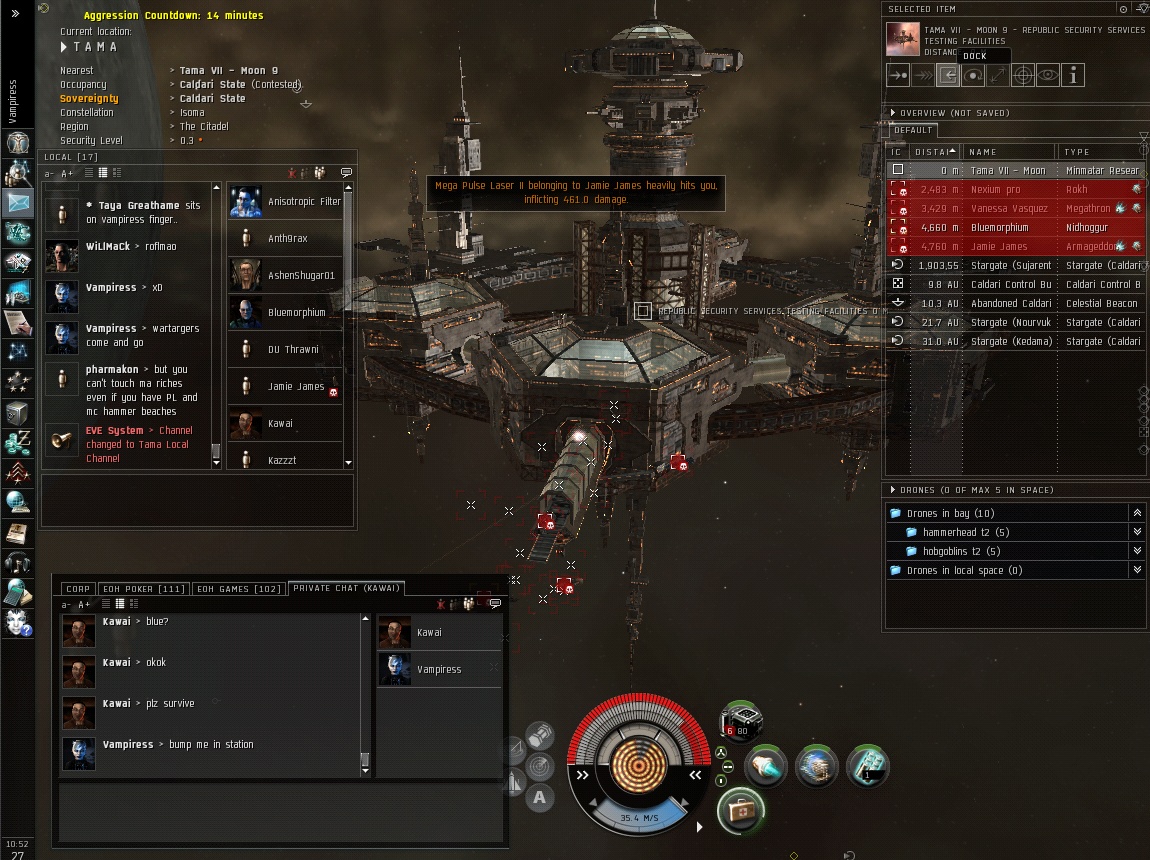Switch to the Corp chat tab
Screen dimensions: 1150x860
click(78, 589)
